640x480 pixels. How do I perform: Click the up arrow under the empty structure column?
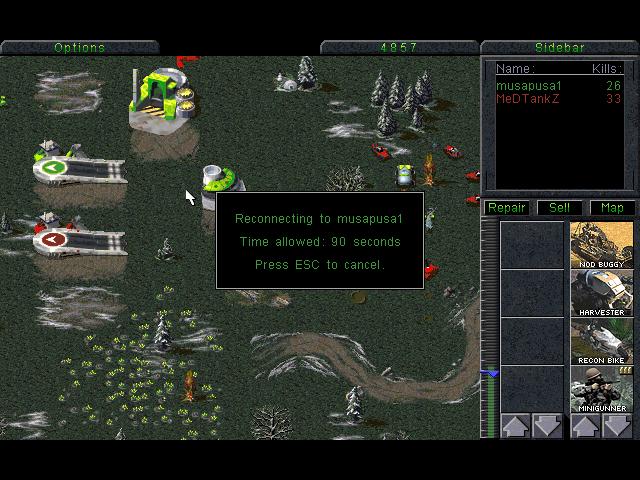pos(516,426)
